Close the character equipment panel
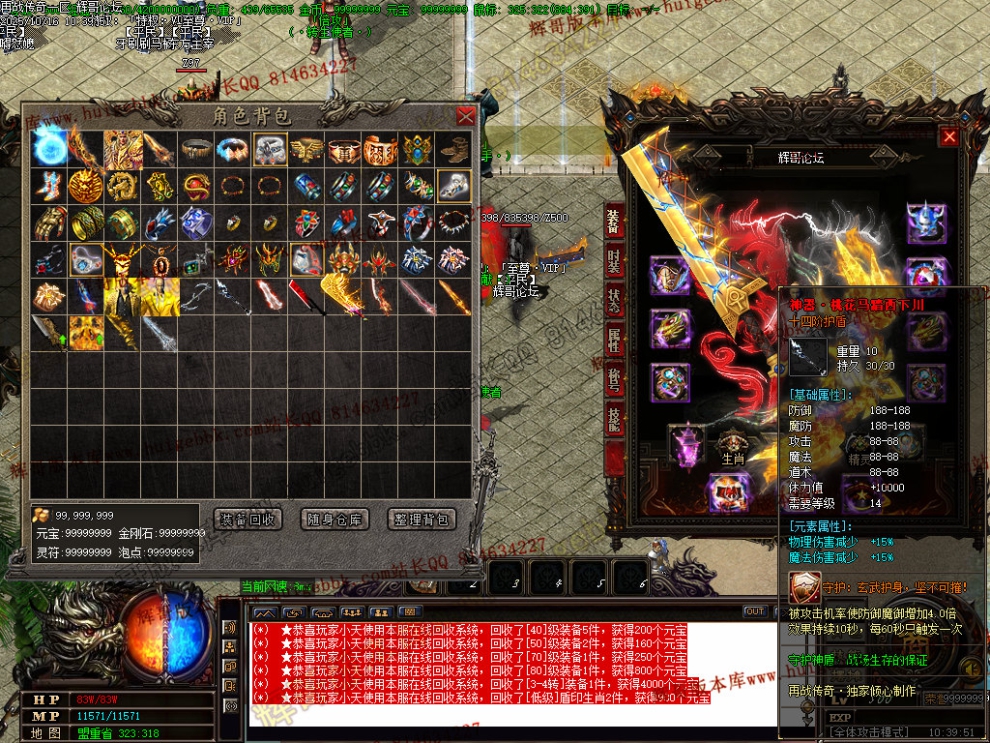The image size is (990, 743). pos(949,137)
